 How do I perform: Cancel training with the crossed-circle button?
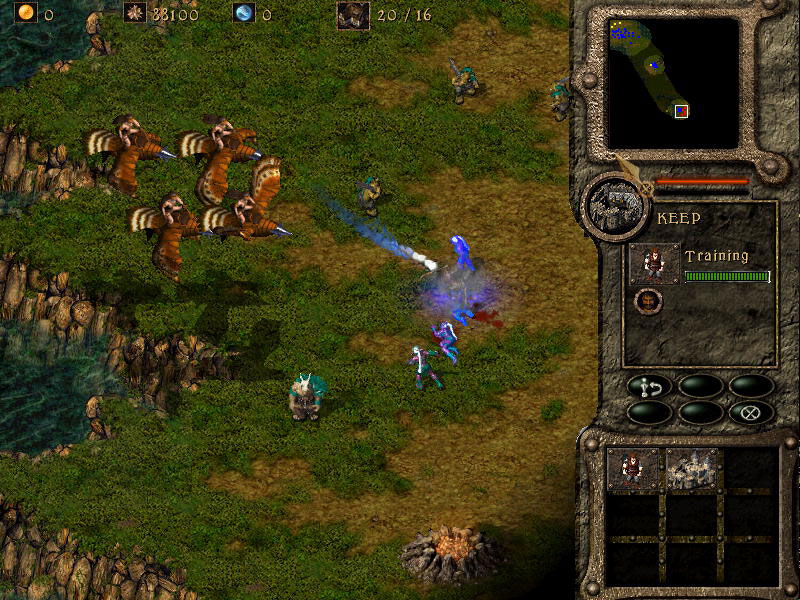coord(751,411)
